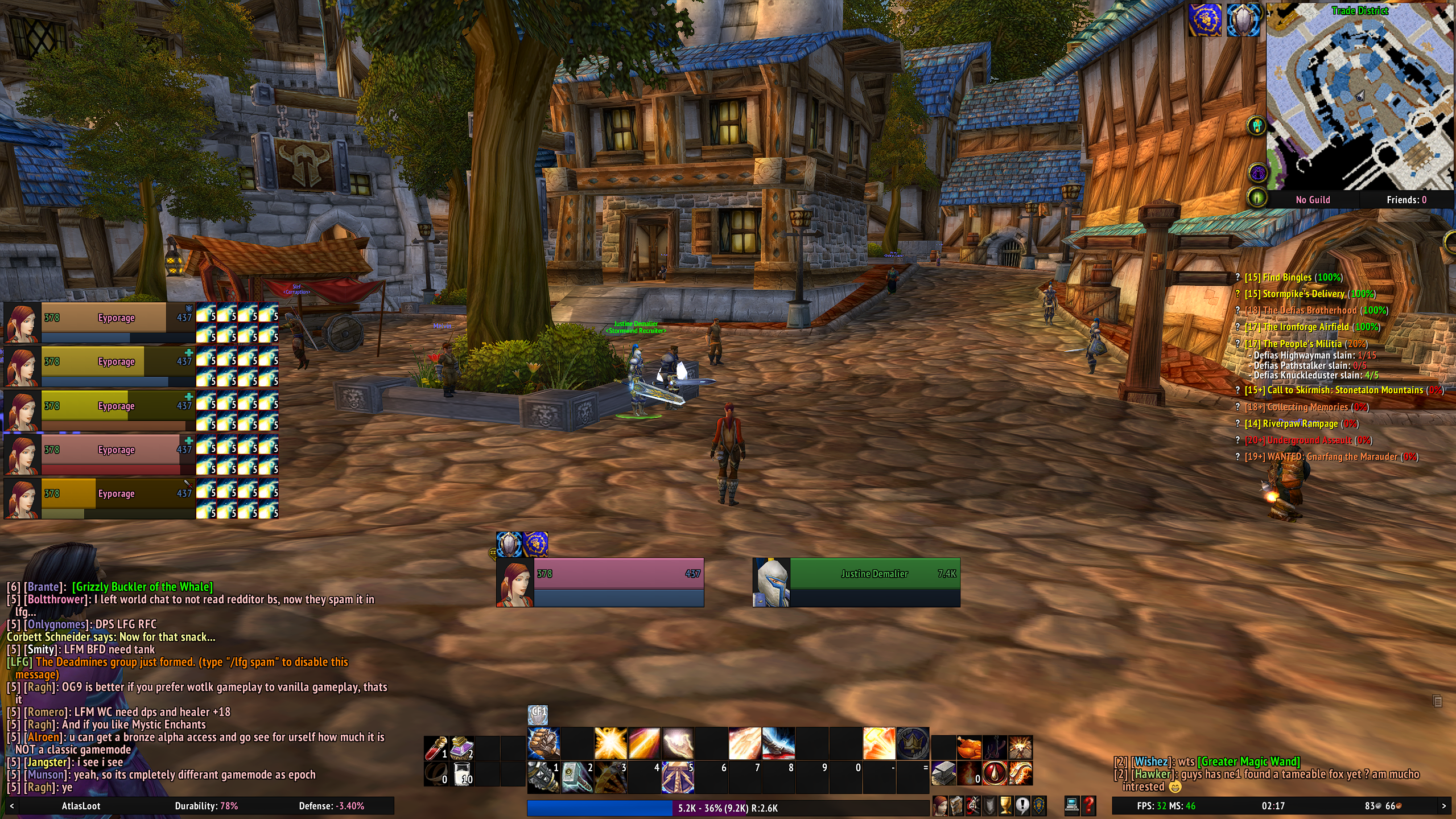Select the roast chicken cooking icon
Viewport: 1456px width, 819px height.
[x=970, y=747]
